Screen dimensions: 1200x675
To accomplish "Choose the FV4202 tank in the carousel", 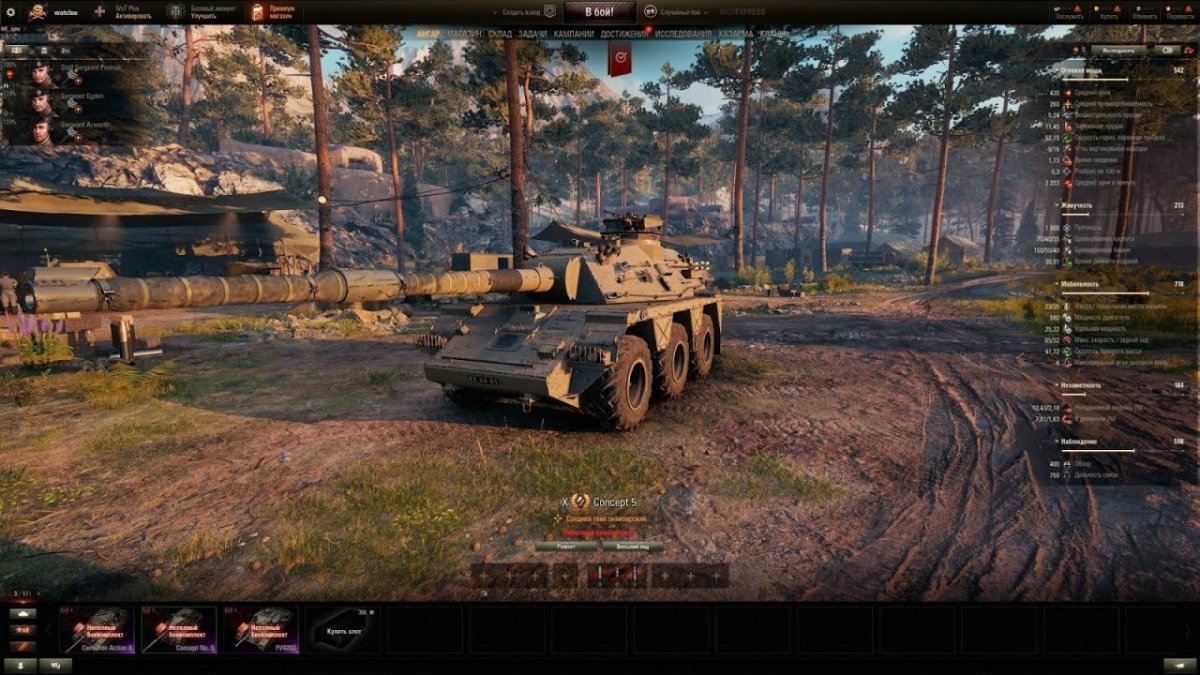I will [x=261, y=629].
